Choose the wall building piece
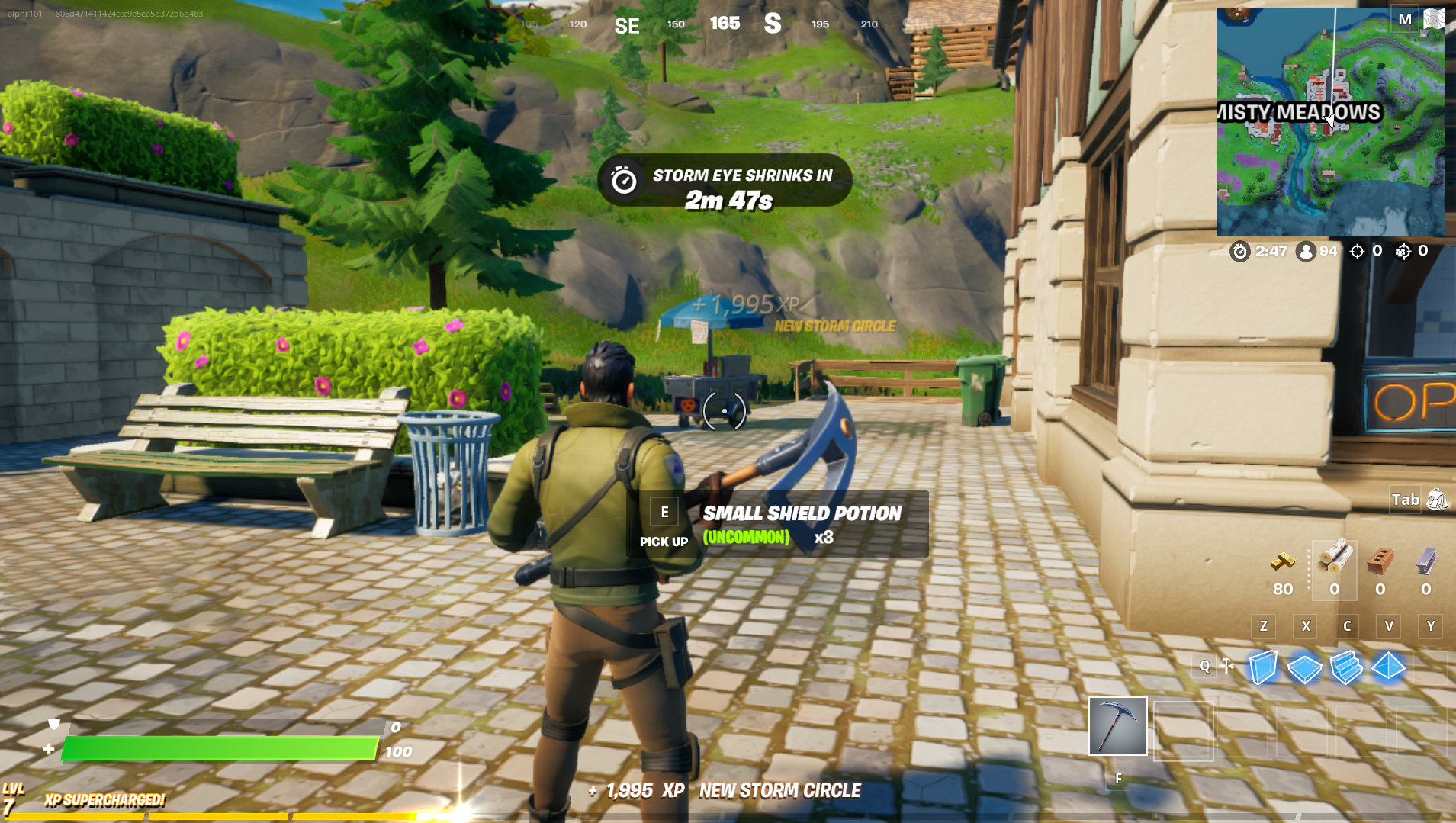 tap(1263, 667)
